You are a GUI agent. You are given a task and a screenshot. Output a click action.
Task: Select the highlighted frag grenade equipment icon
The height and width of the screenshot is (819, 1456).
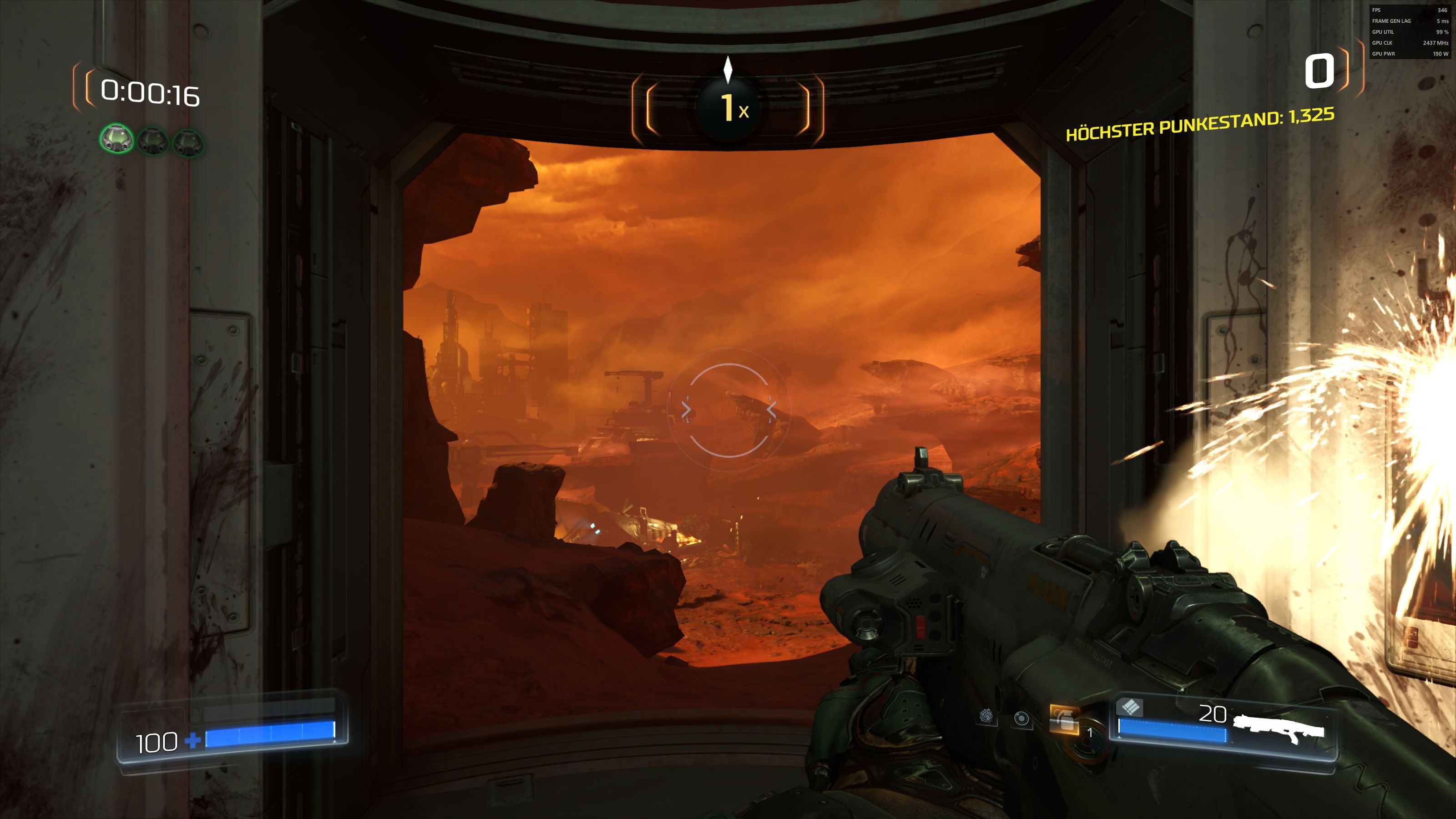1063,718
